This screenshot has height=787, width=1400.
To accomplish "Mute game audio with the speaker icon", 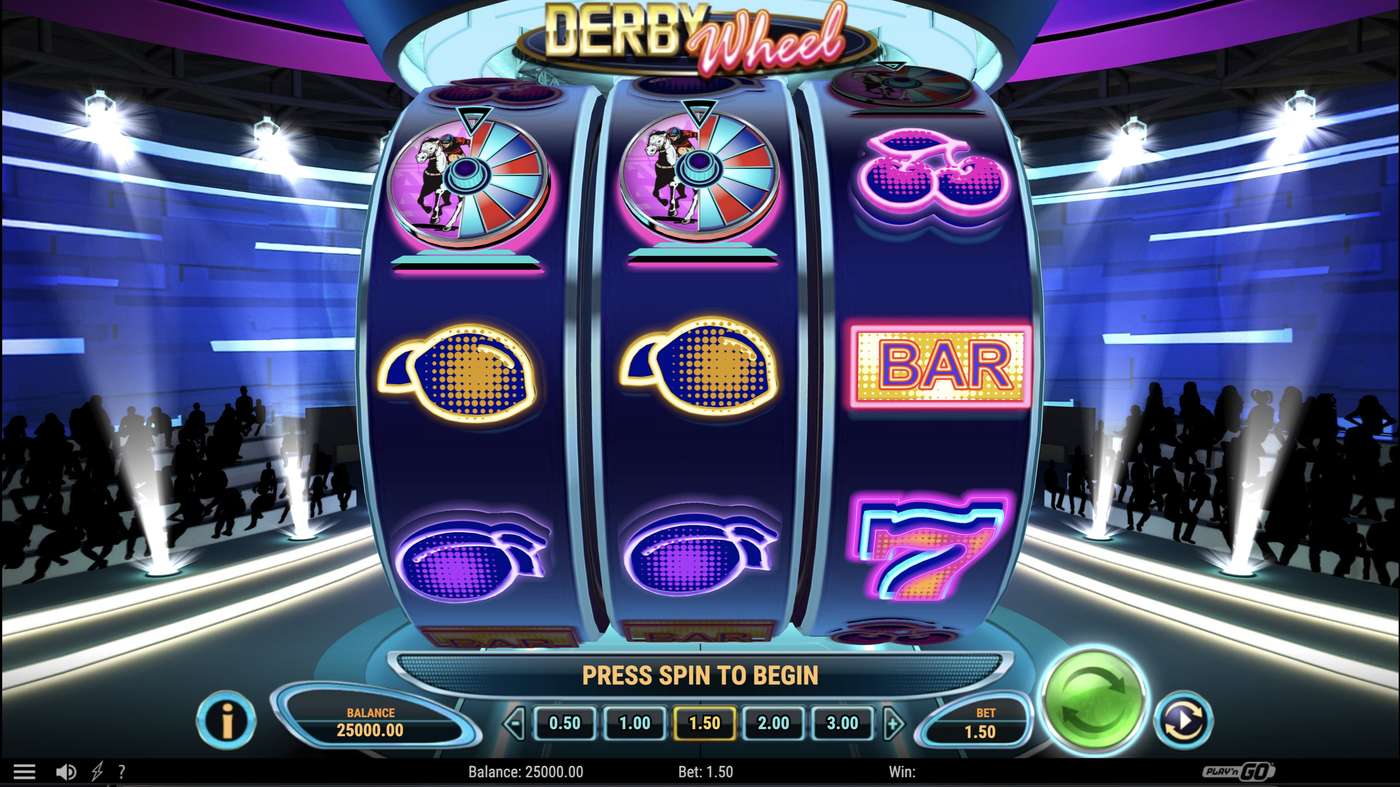I will pyautogui.click(x=66, y=771).
